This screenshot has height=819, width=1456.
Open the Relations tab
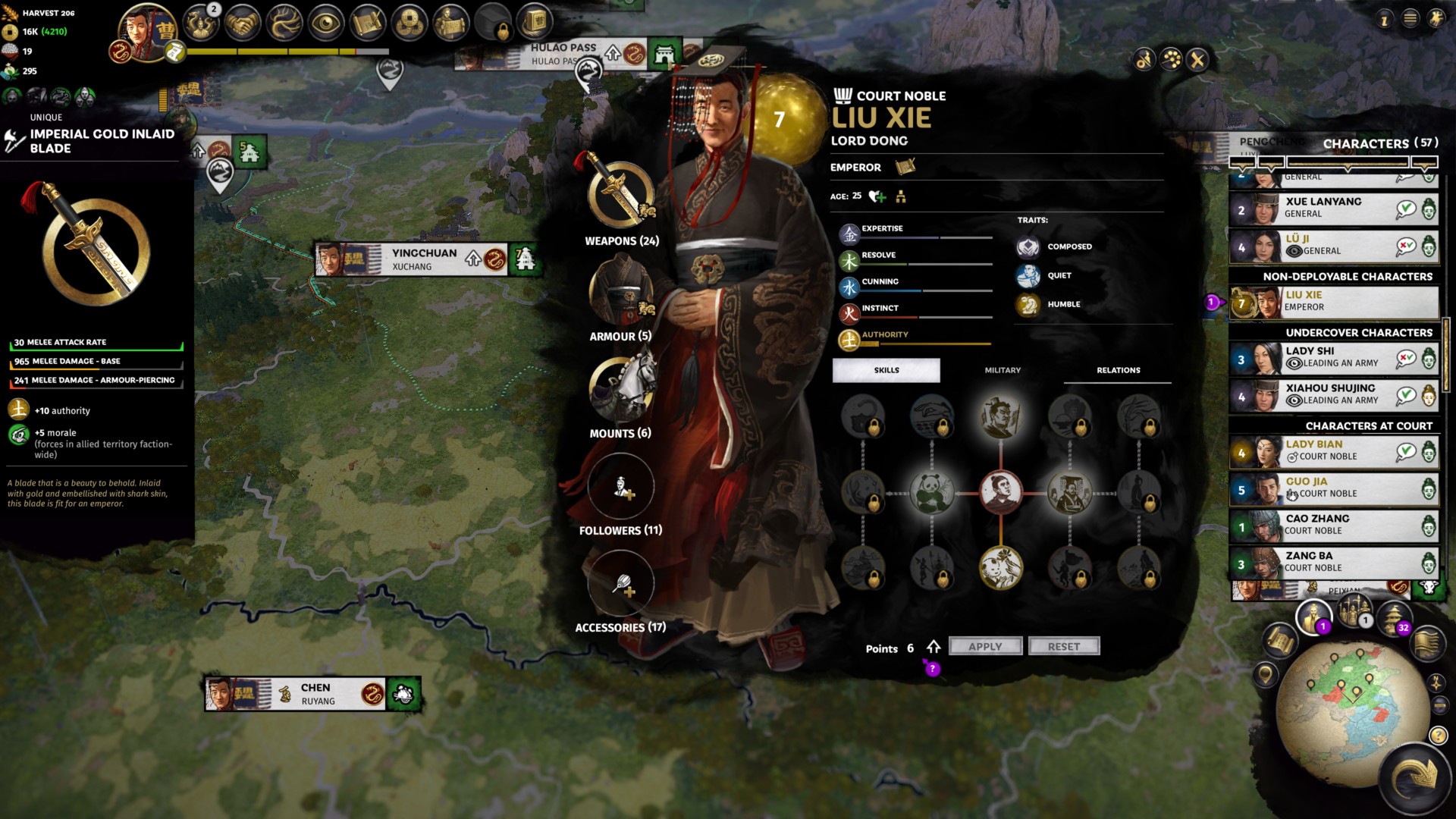click(1118, 370)
